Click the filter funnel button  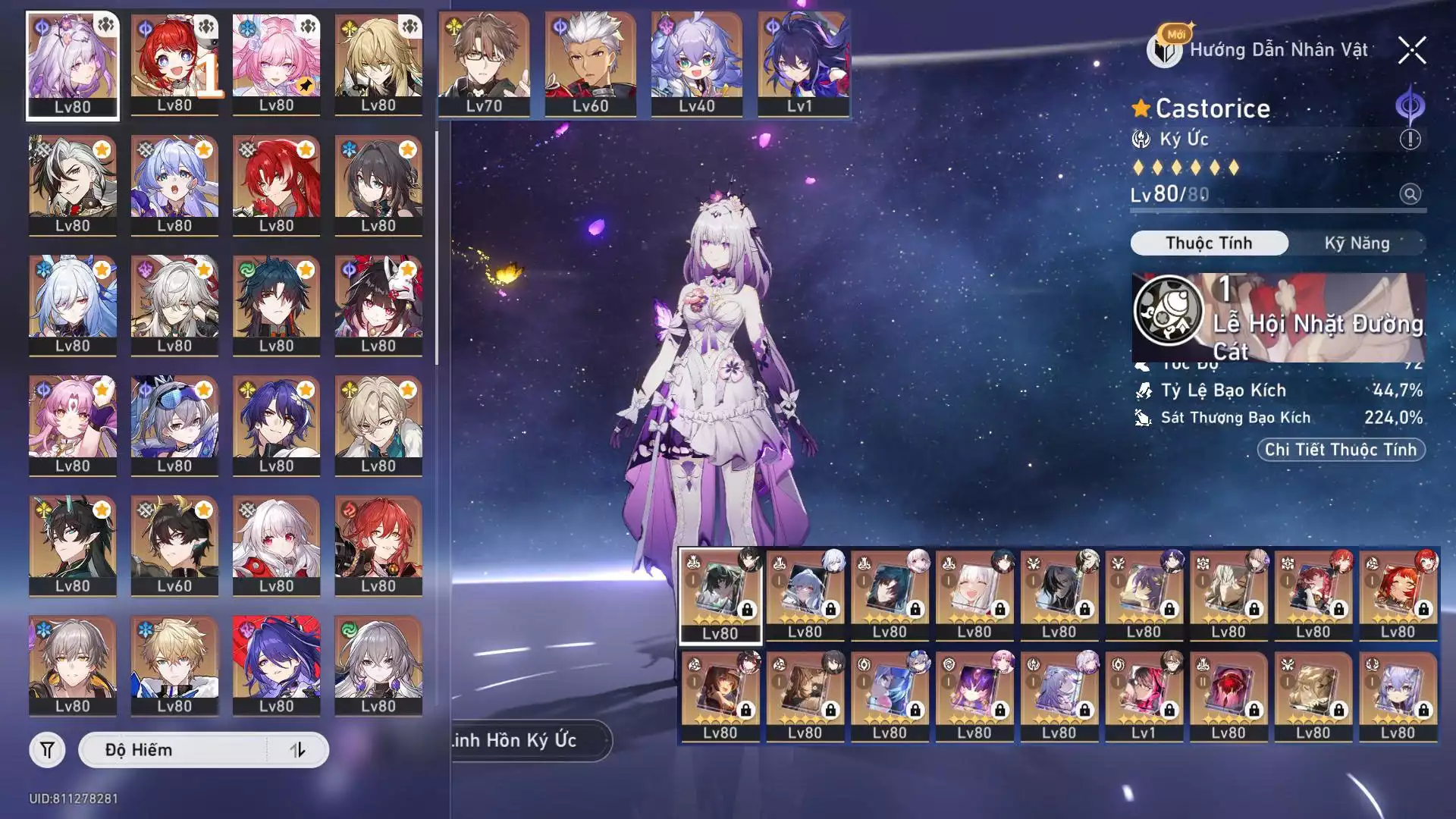pos(47,750)
